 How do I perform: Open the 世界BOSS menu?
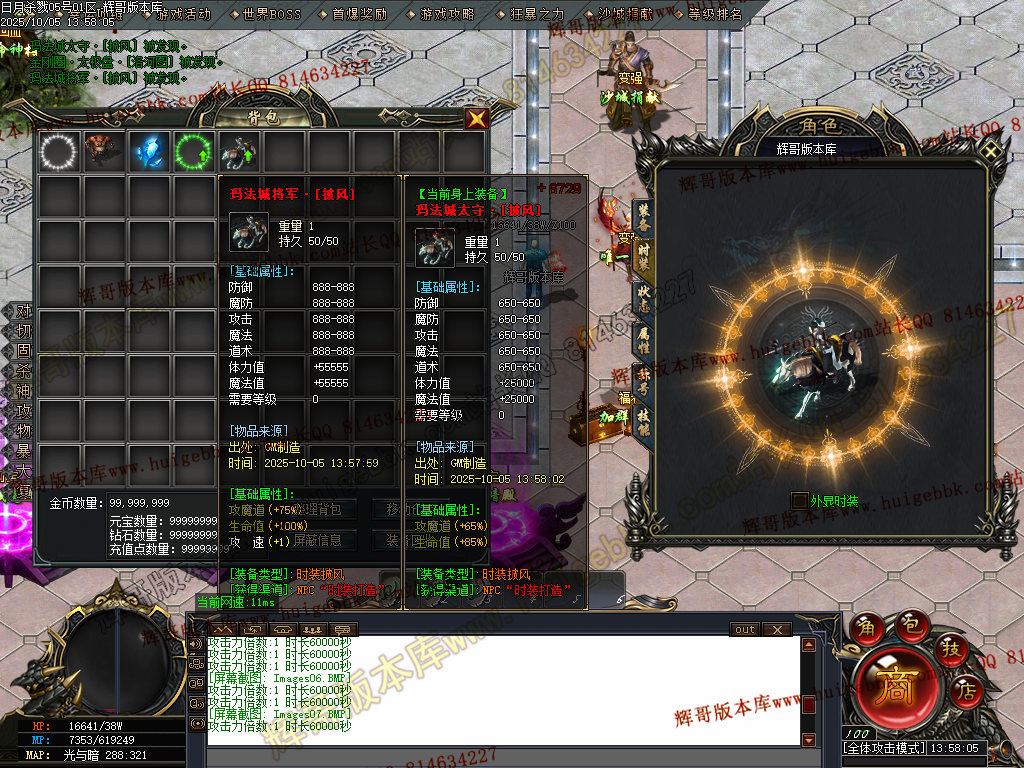[x=271, y=14]
